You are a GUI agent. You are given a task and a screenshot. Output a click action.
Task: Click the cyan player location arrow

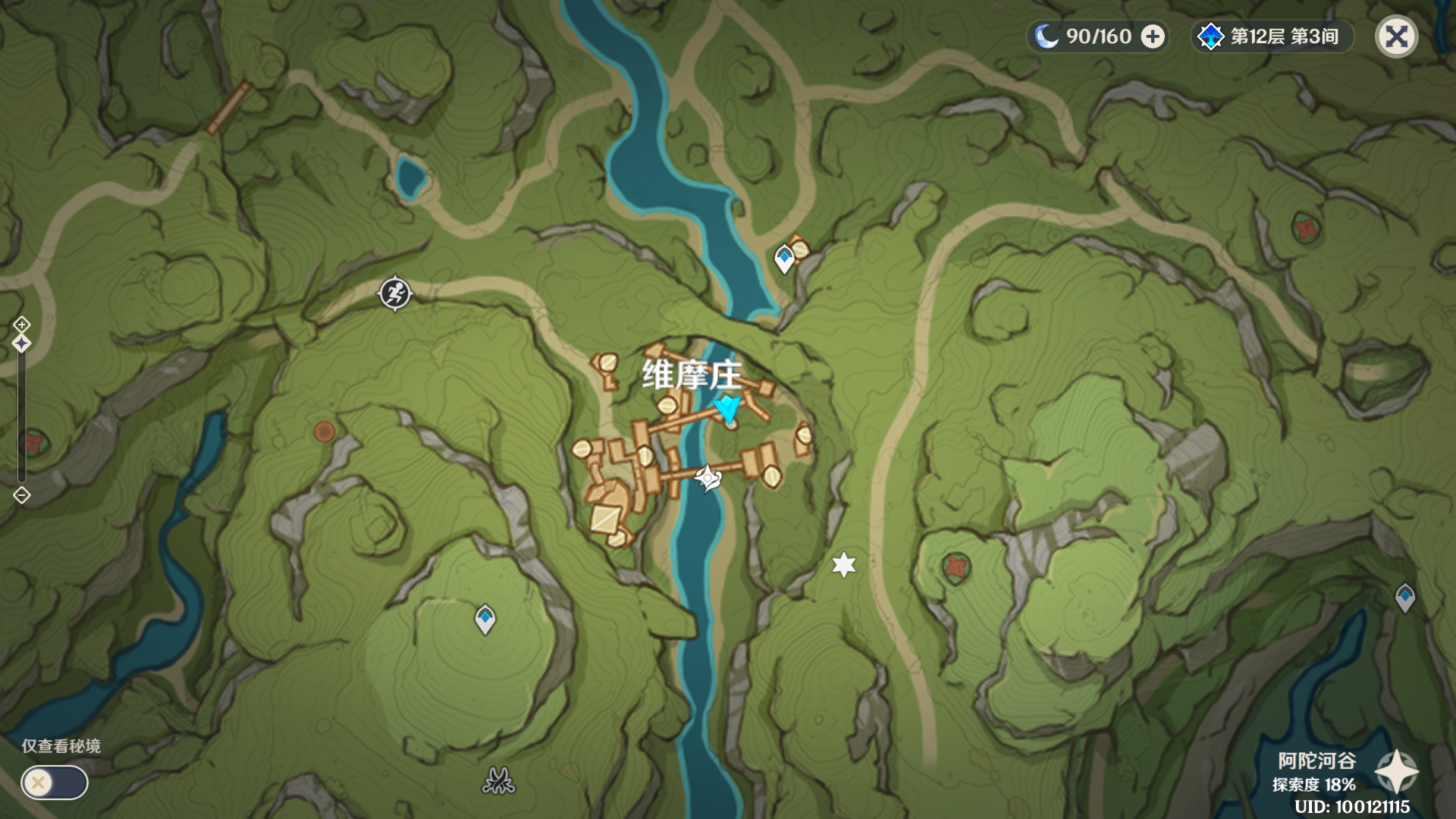coord(729,409)
